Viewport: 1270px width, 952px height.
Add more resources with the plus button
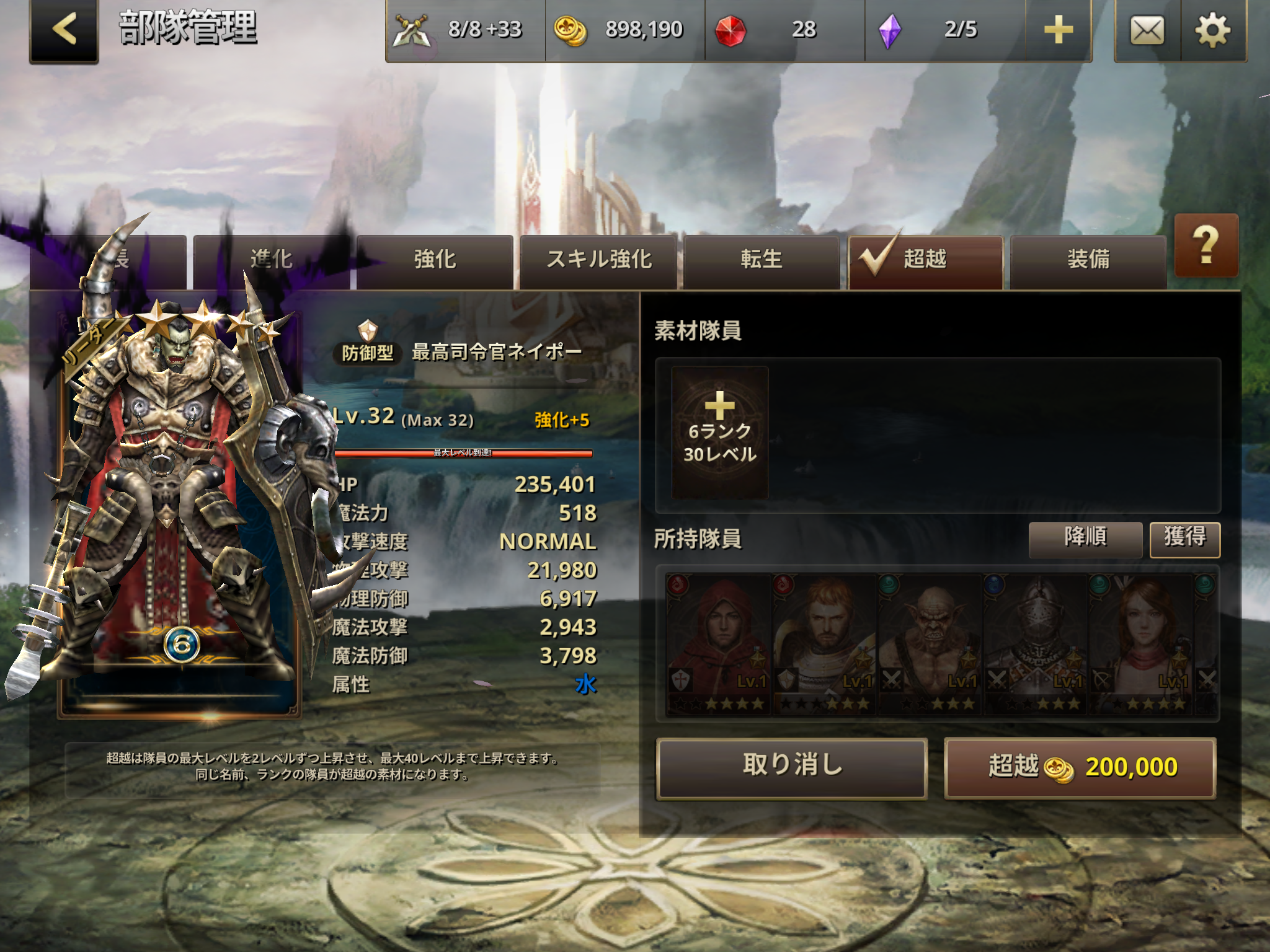pos(1058,30)
